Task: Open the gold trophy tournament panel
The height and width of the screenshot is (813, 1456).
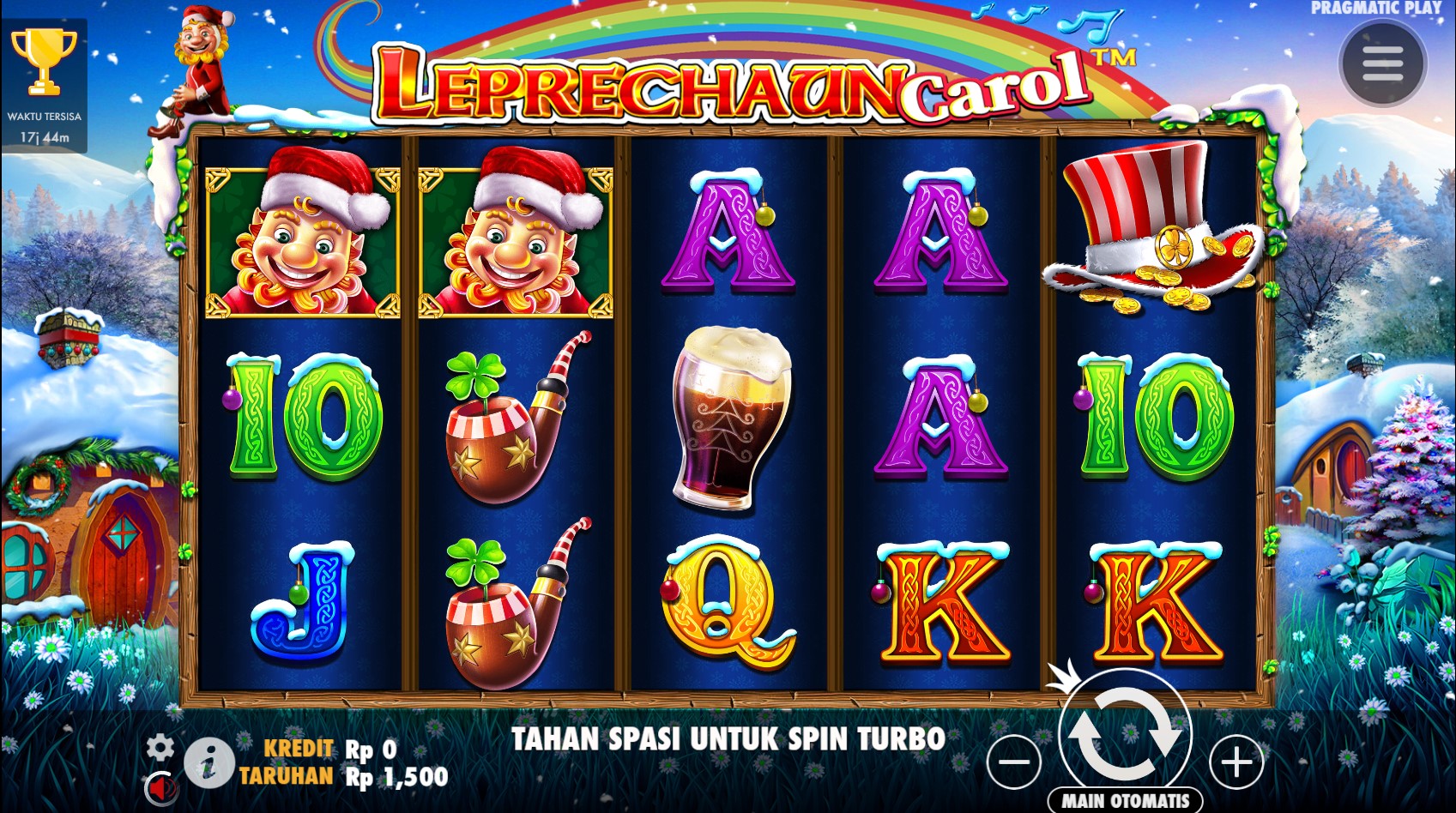Action: tap(44, 62)
